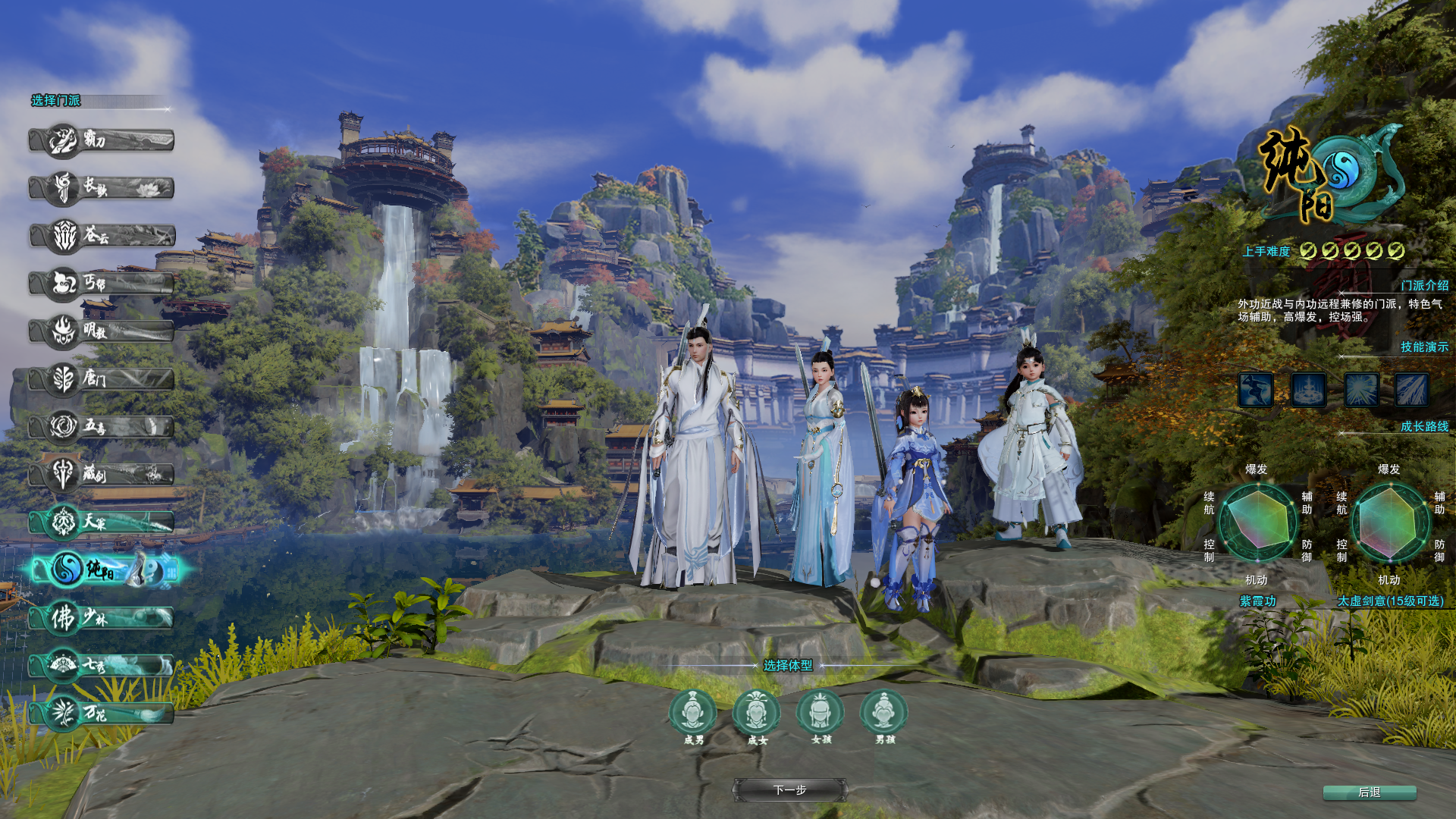The image size is (1456, 819).
Task: Click 下一步 to proceed
Action: [x=789, y=790]
